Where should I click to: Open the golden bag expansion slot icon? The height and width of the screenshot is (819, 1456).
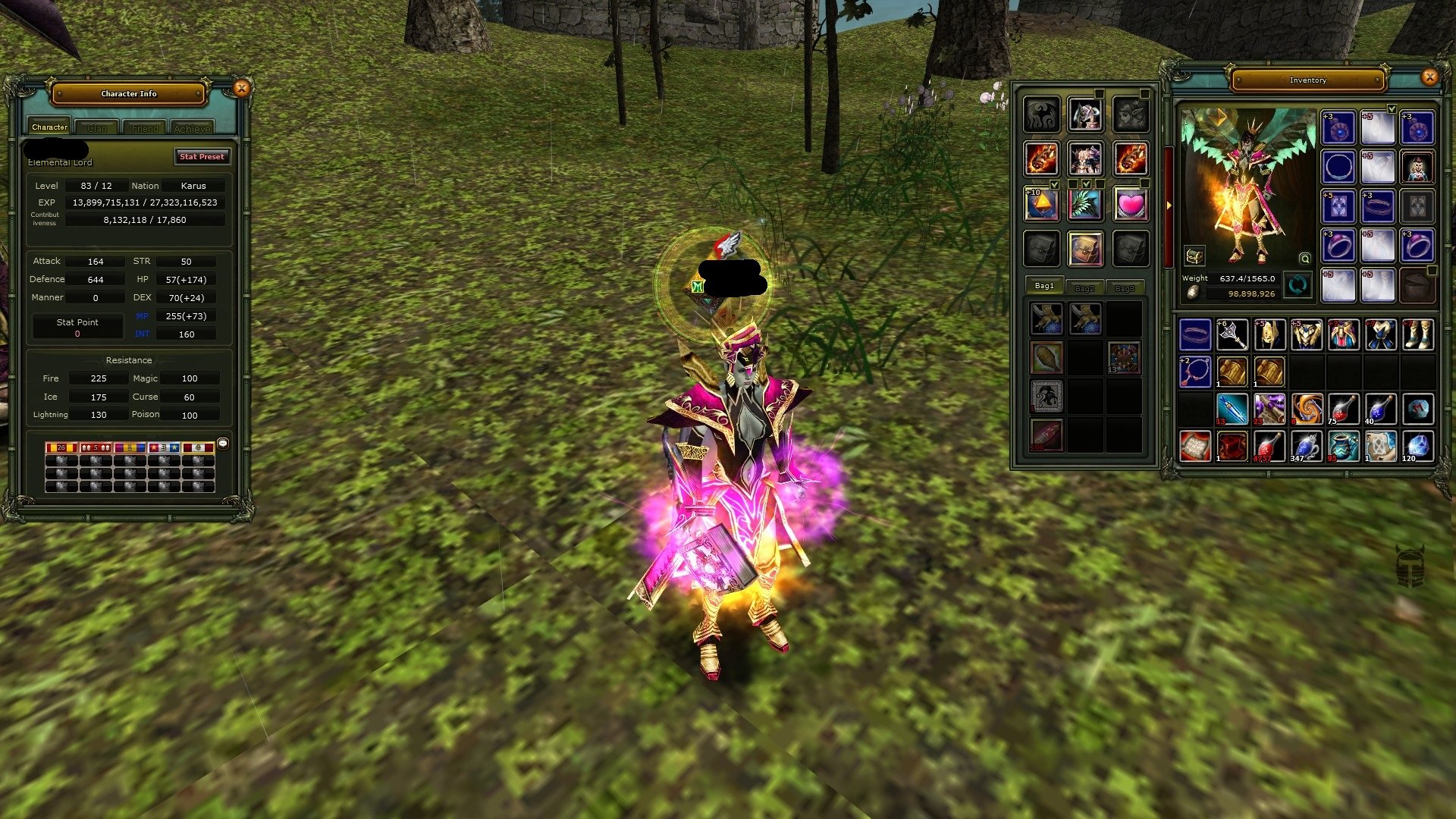(1084, 249)
